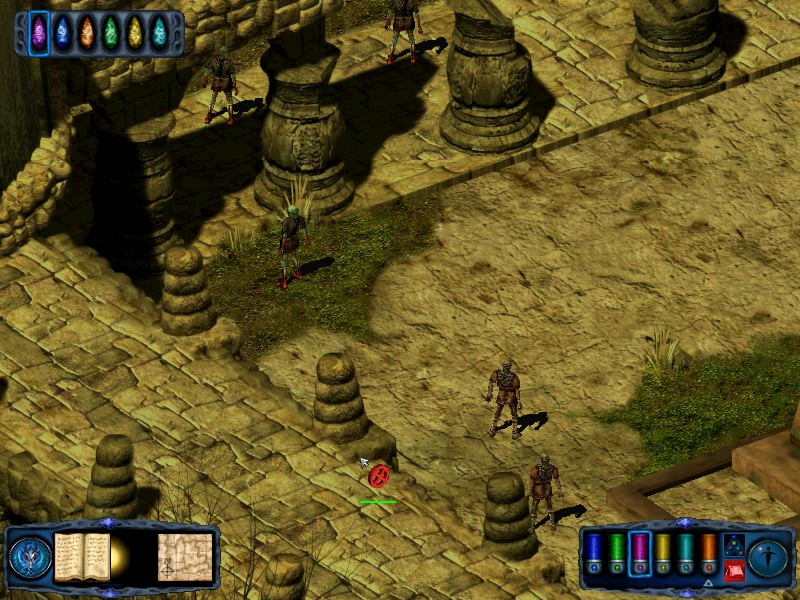Click the glowing golden orb
This screenshot has width=800, height=600.
click(x=120, y=558)
